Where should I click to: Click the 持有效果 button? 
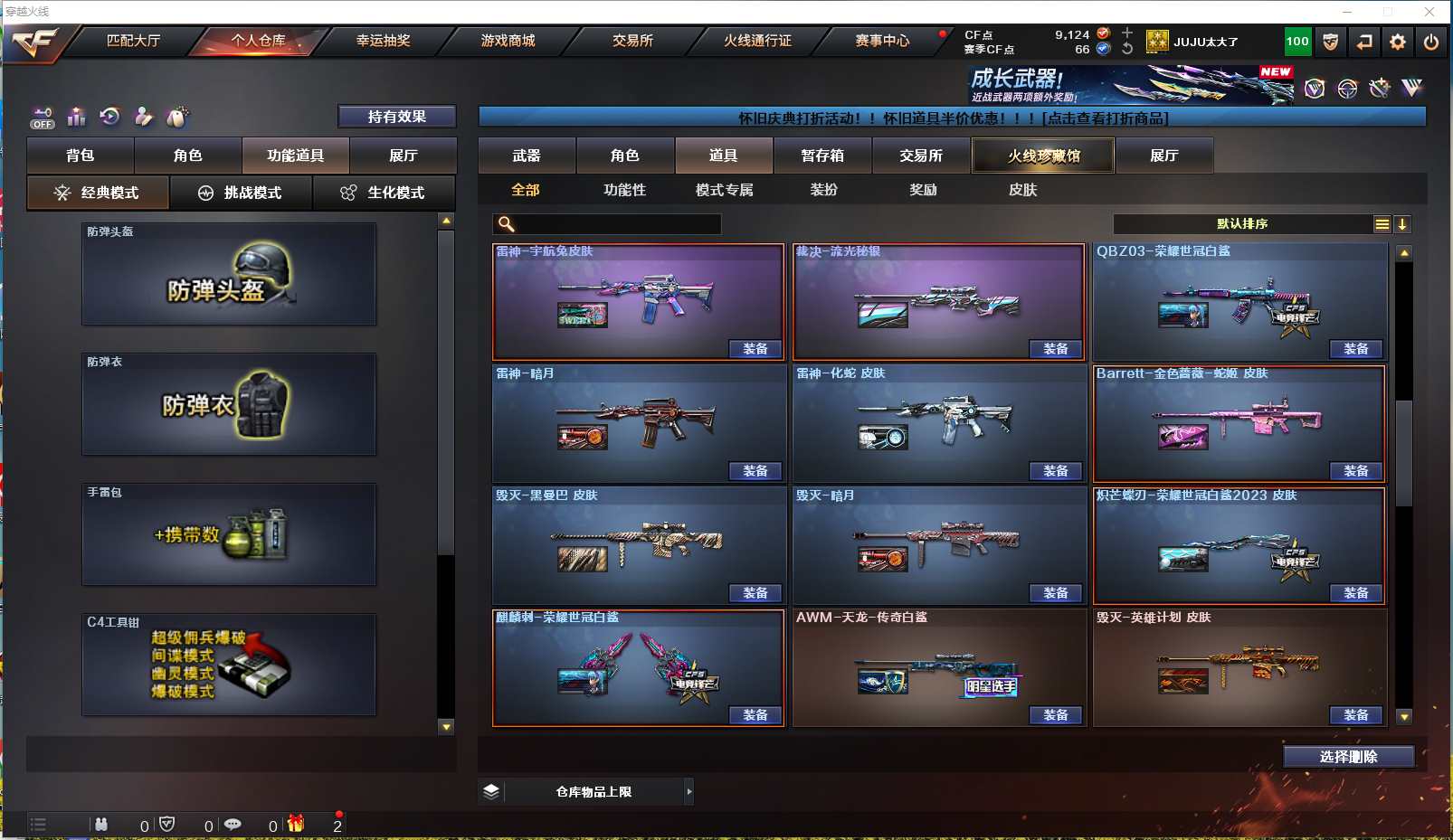pos(396,117)
